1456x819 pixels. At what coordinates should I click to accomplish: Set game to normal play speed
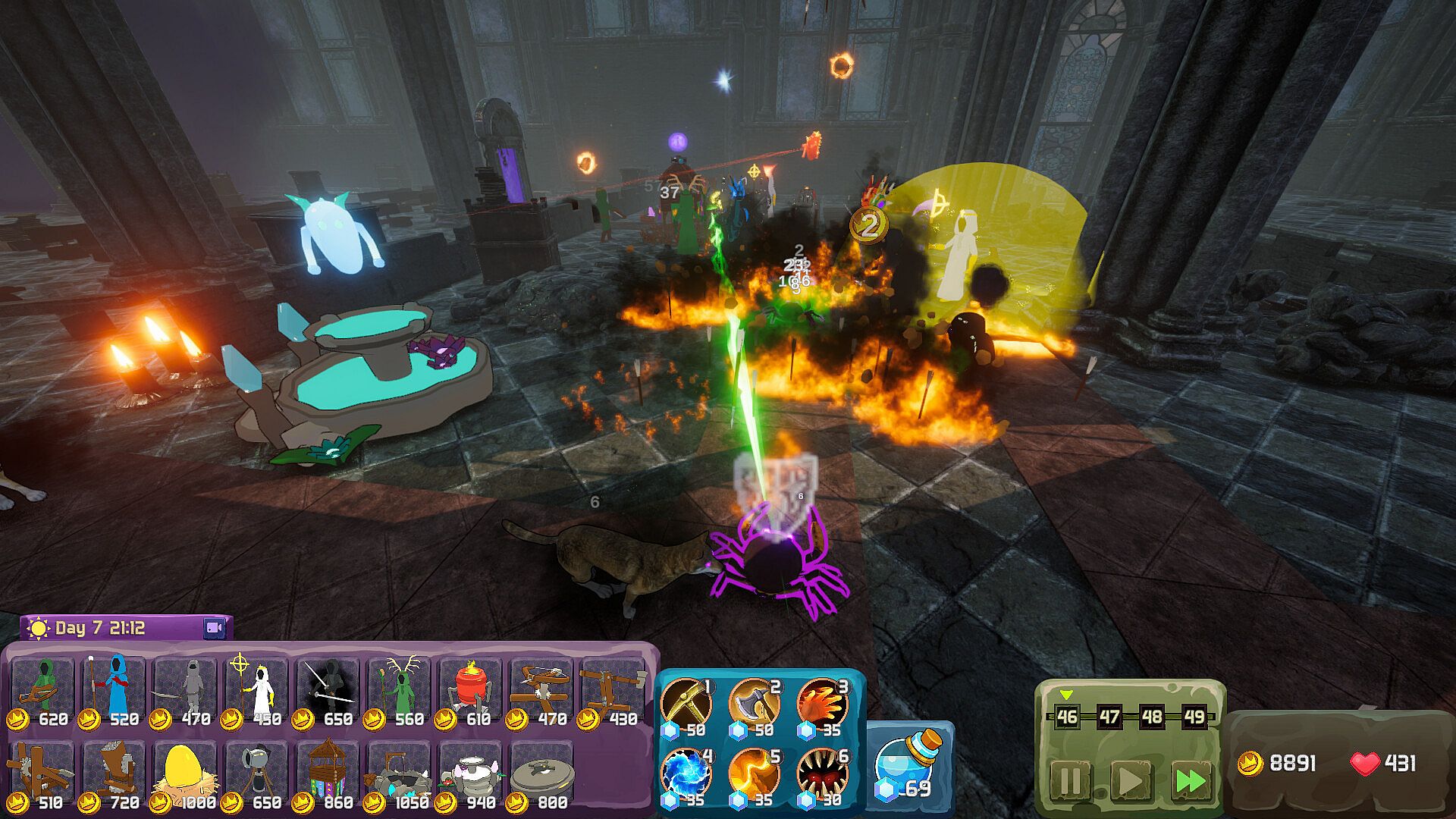tap(1130, 780)
